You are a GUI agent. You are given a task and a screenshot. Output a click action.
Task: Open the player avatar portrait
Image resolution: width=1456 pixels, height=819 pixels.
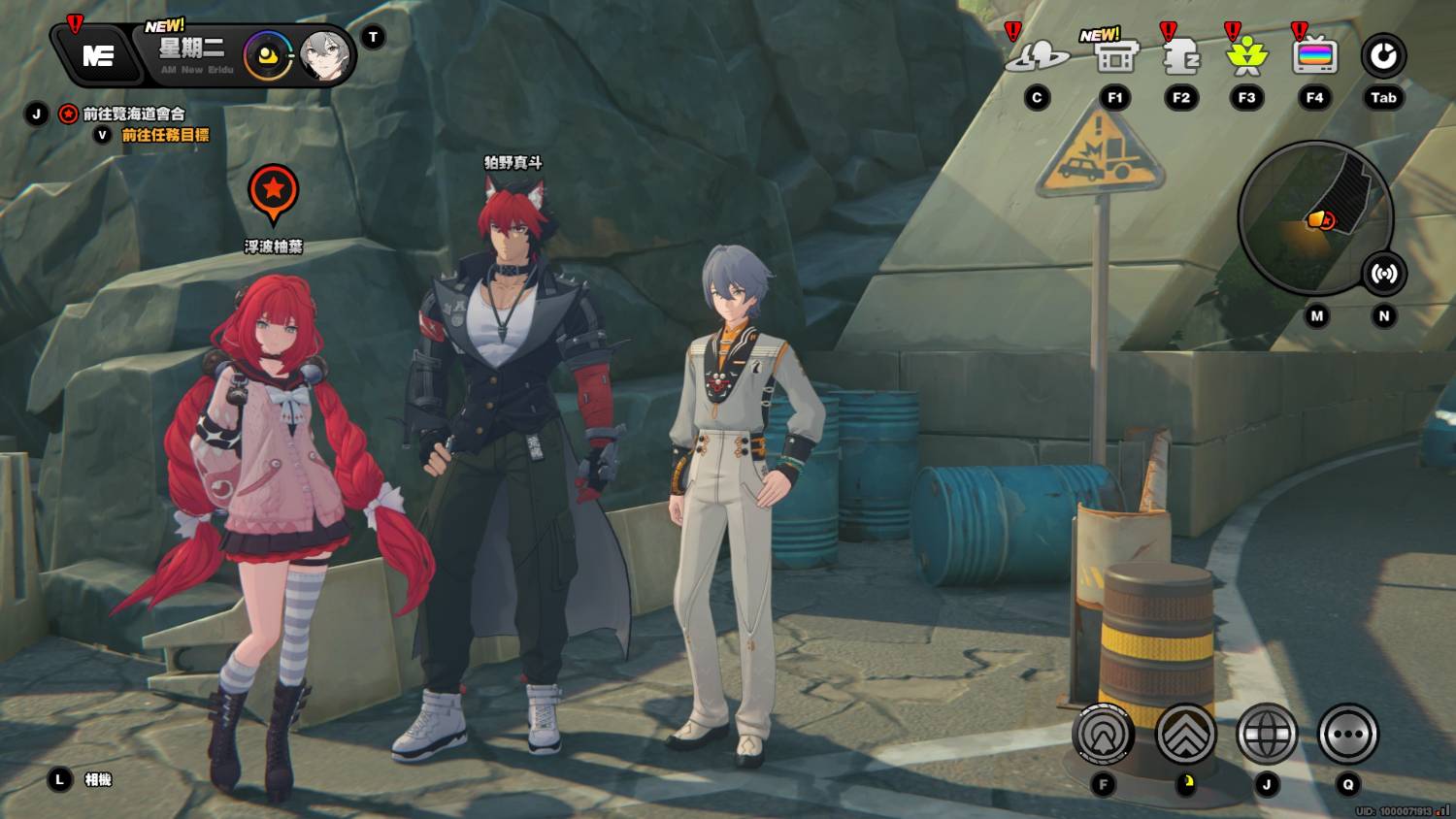point(324,56)
